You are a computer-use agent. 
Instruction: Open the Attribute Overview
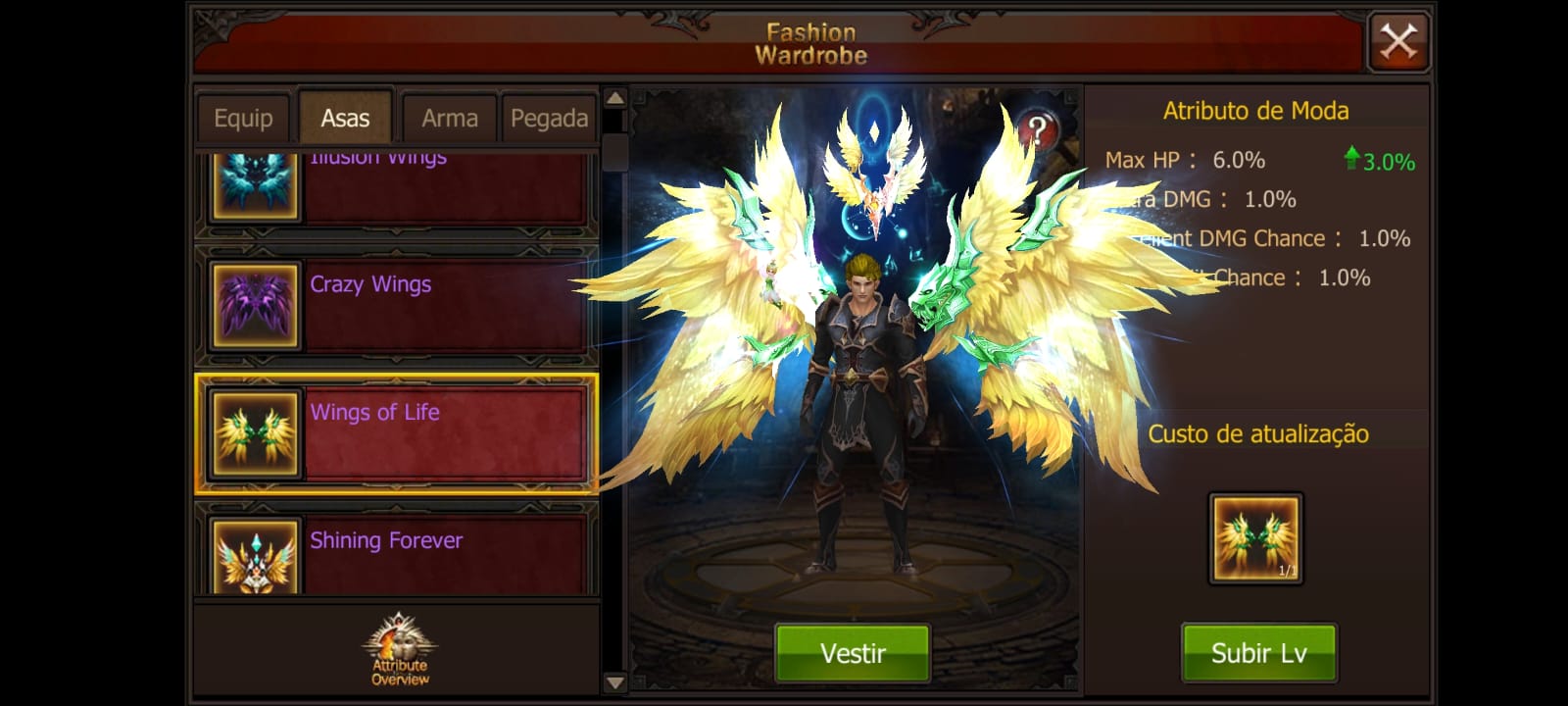(399, 650)
